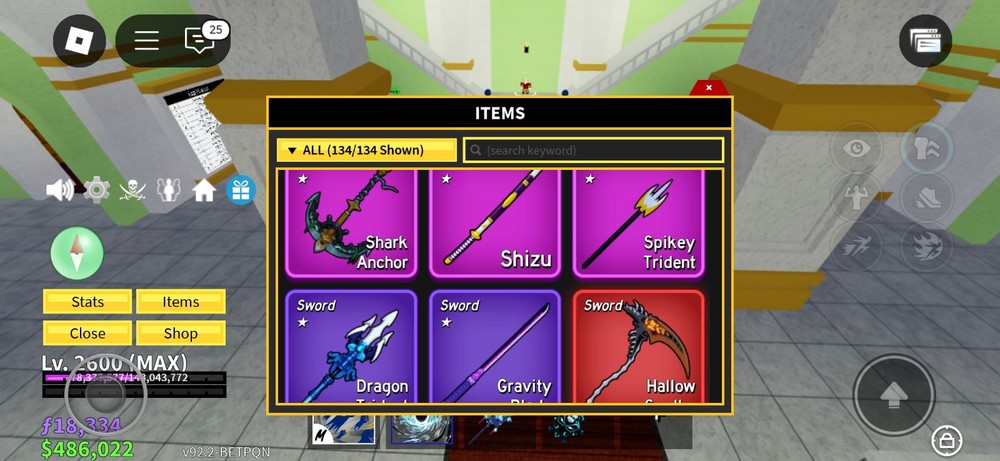The height and width of the screenshot is (461, 1000).
Task: Open the Roblox logo menu
Action: coord(79,40)
